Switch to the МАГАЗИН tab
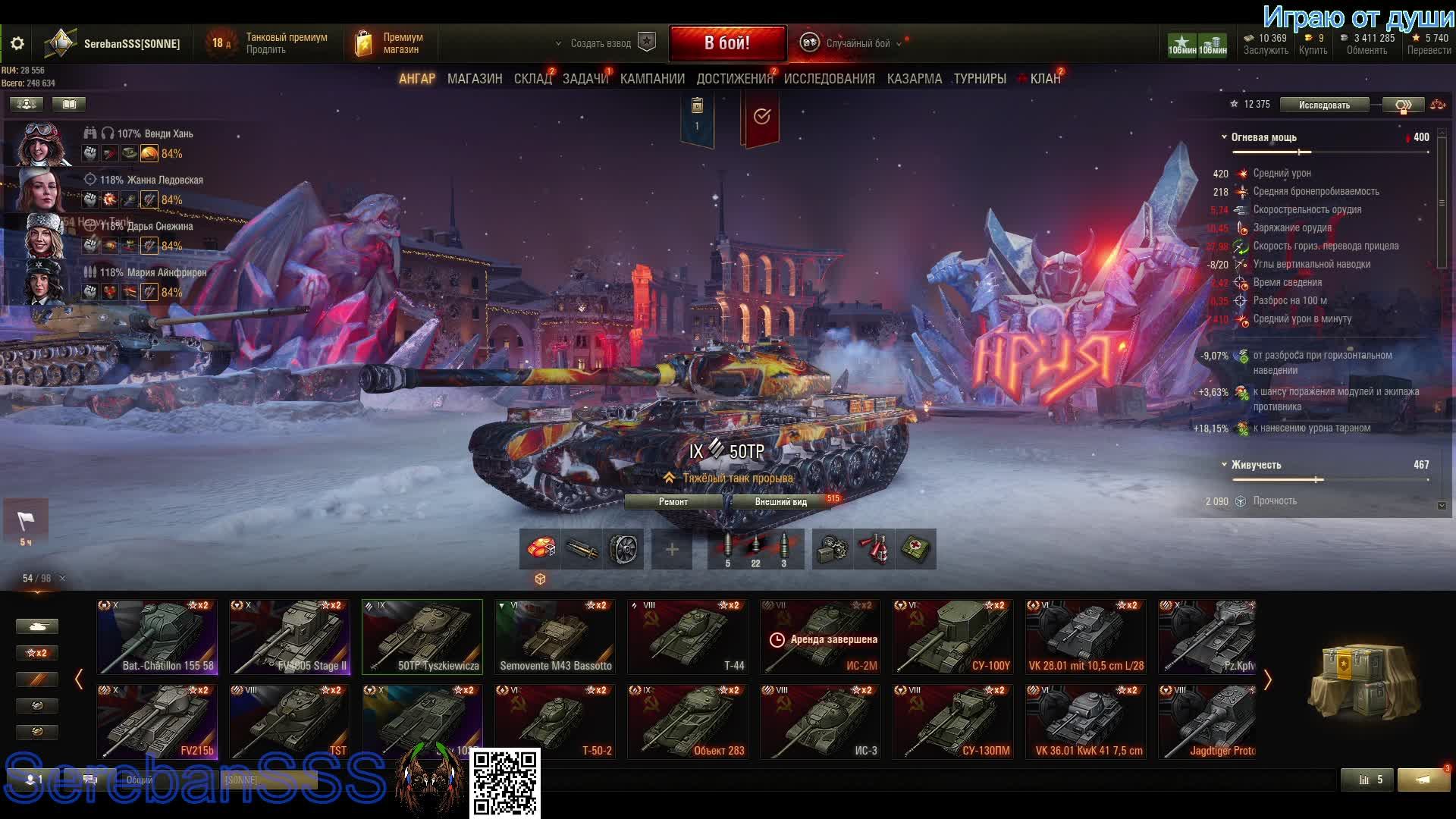Image resolution: width=1456 pixels, height=819 pixels. pyautogui.click(x=475, y=79)
